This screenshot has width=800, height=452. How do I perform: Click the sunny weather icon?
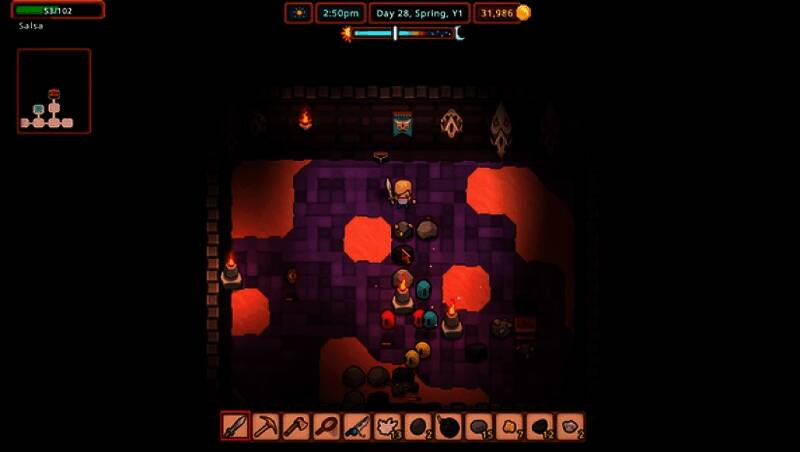point(298,13)
